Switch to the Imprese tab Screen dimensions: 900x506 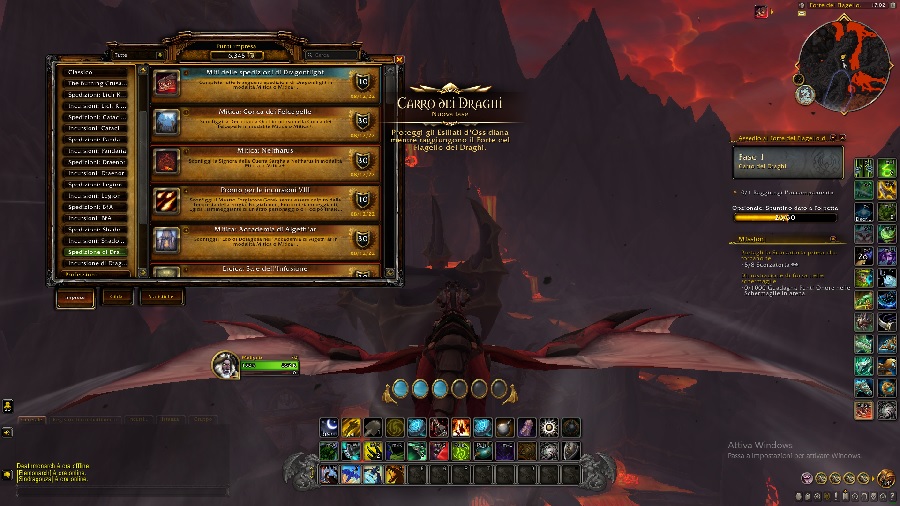tap(75, 297)
